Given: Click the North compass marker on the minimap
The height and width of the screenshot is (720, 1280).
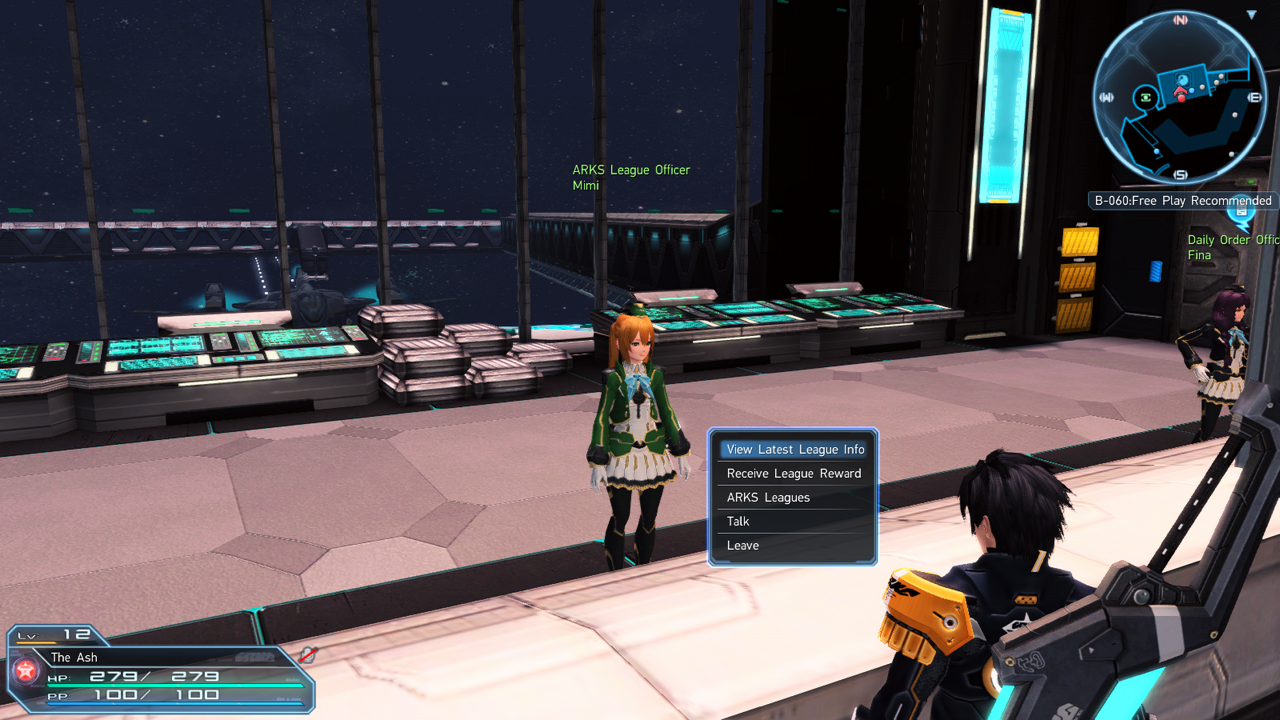Looking at the screenshot, I should click(1178, 19).
